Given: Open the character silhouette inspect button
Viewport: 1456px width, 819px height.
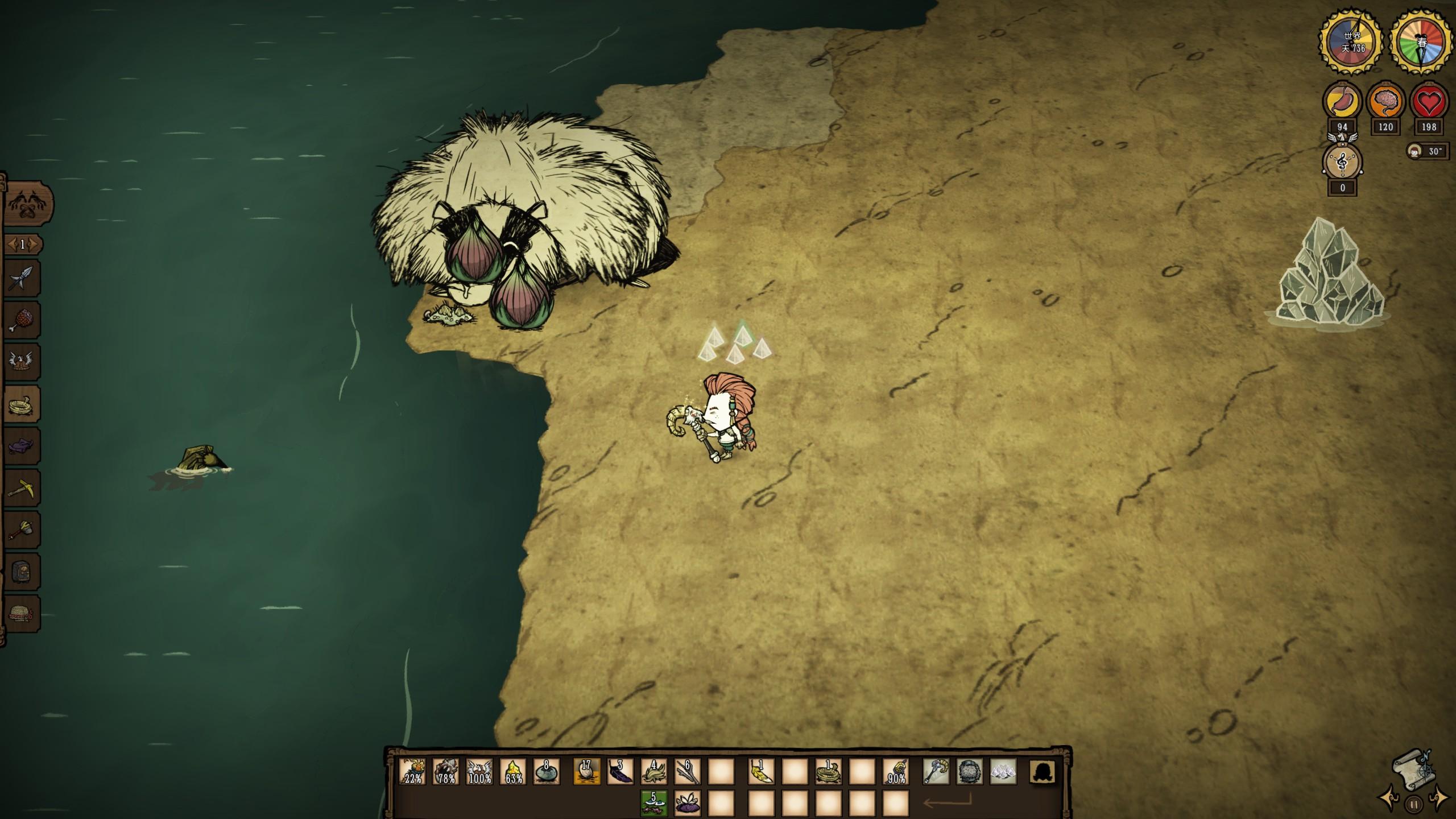Looking at the screenshot, I should click(1043, 772).
